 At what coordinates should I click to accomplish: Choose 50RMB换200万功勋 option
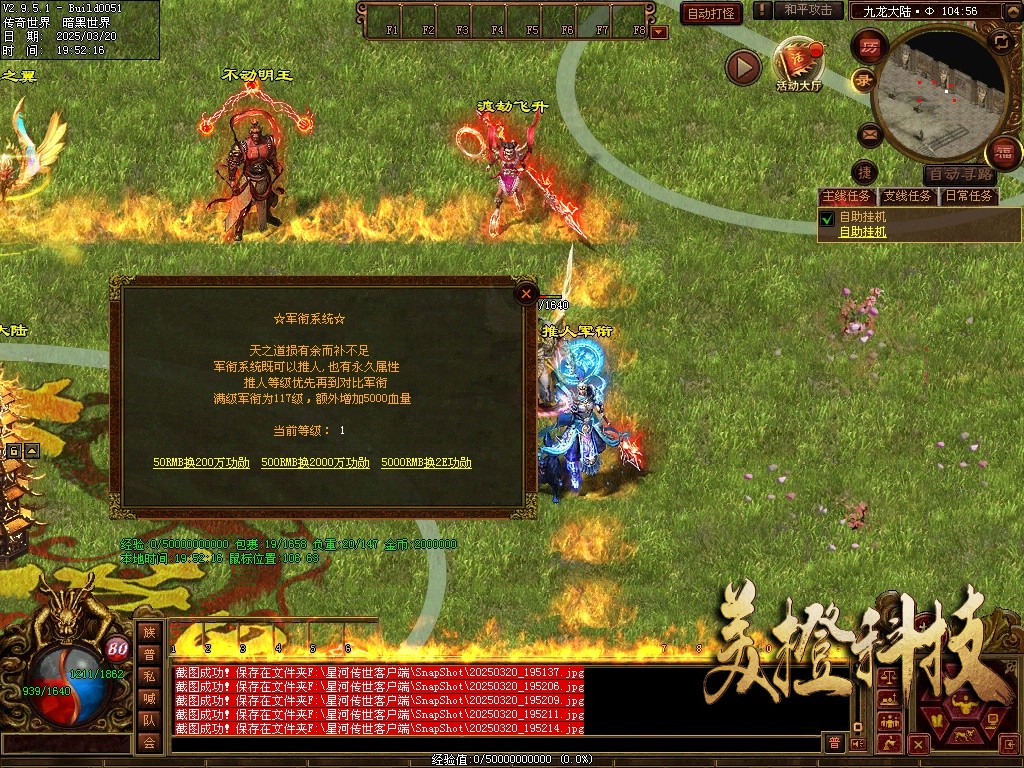201,463
